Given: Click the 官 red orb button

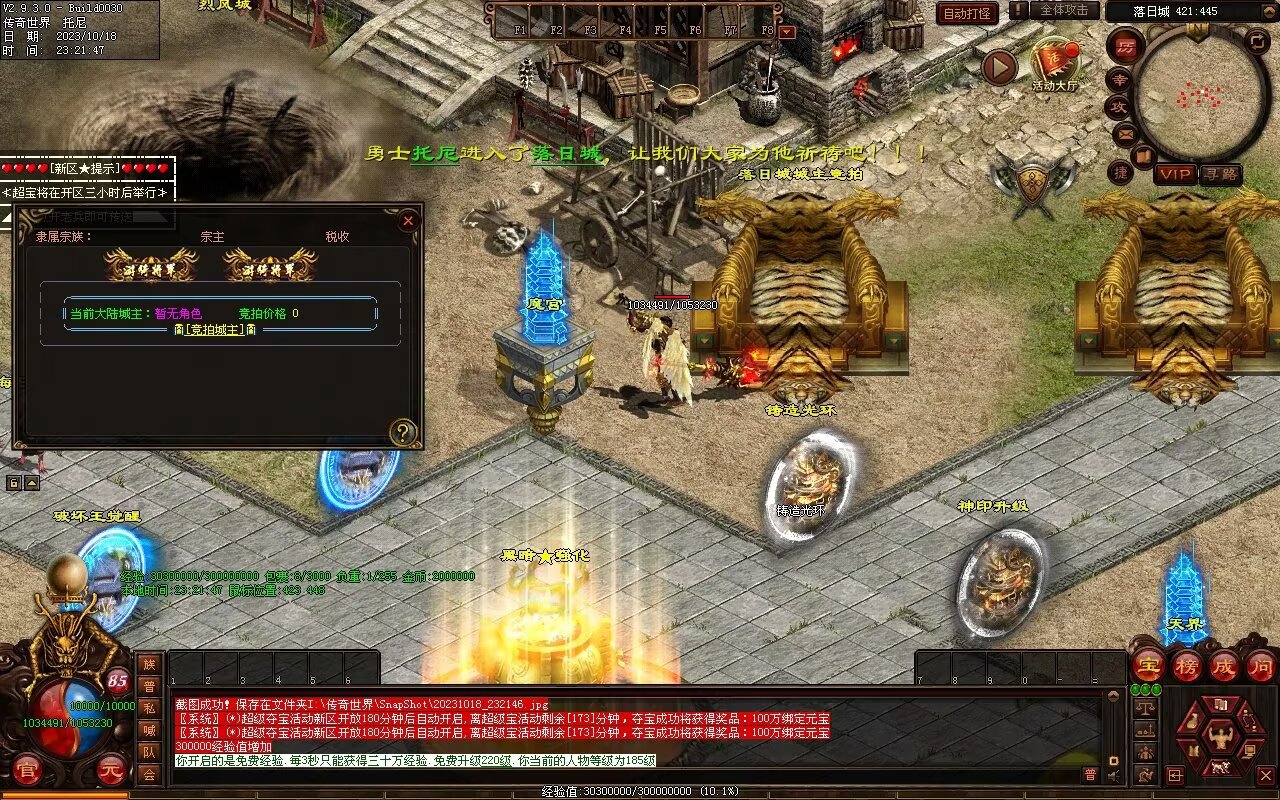Looking at the screenshot, I should (27, 771).
